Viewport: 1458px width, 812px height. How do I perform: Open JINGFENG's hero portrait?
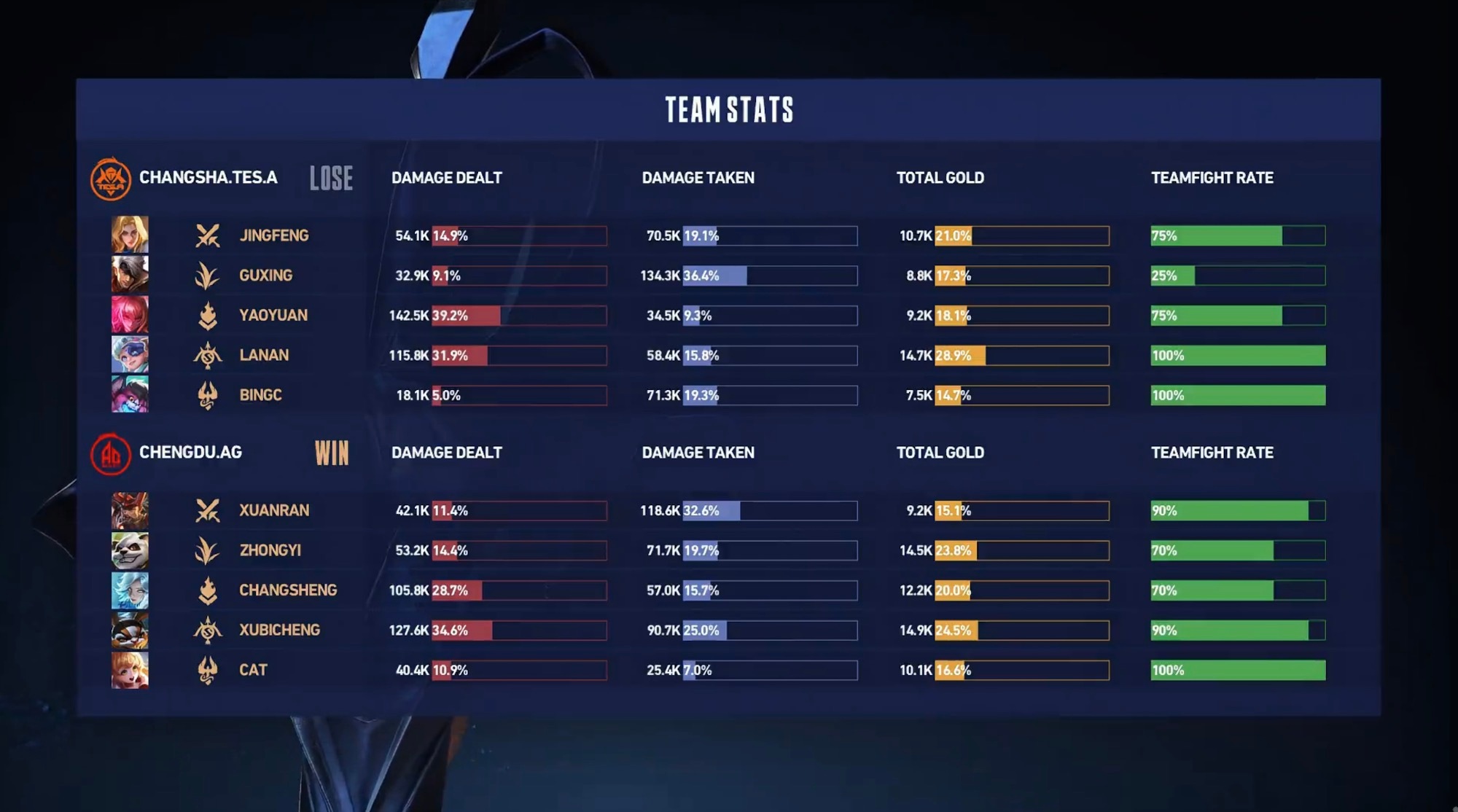[x=130, y=235]
